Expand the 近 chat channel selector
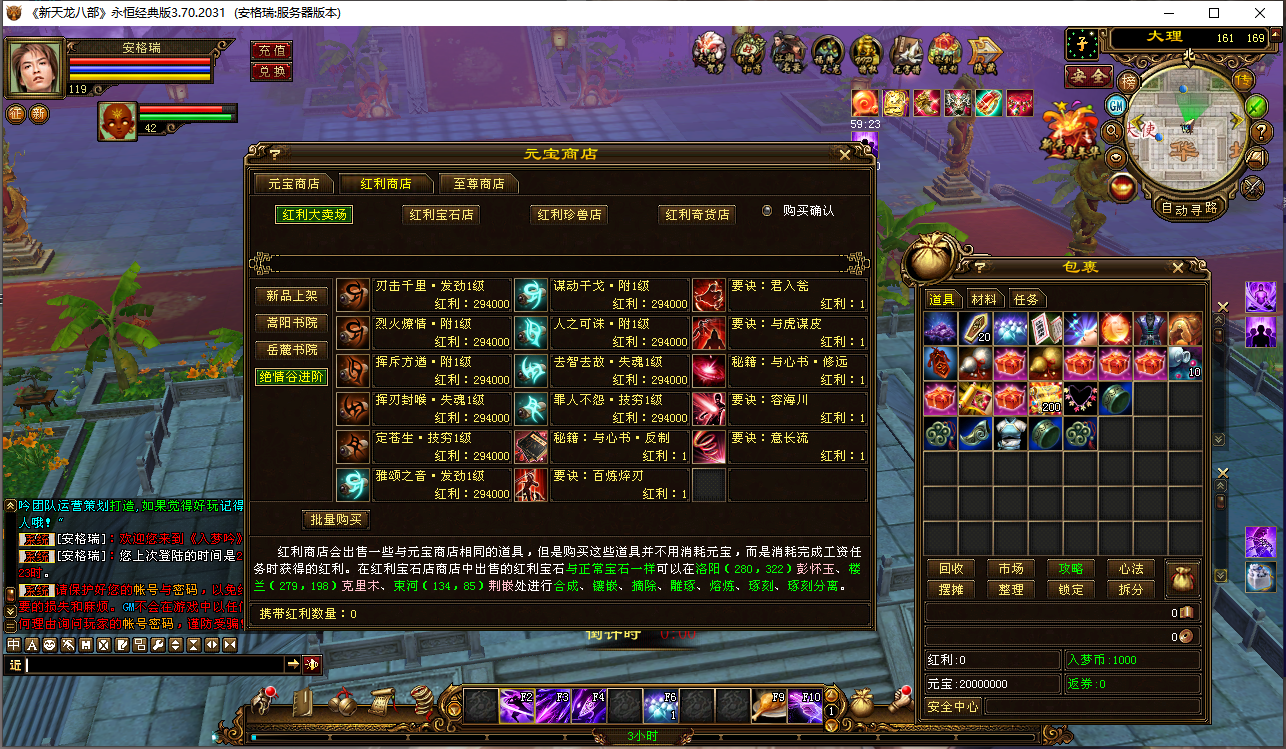1286x749 pixels. [x=15, y=663]
